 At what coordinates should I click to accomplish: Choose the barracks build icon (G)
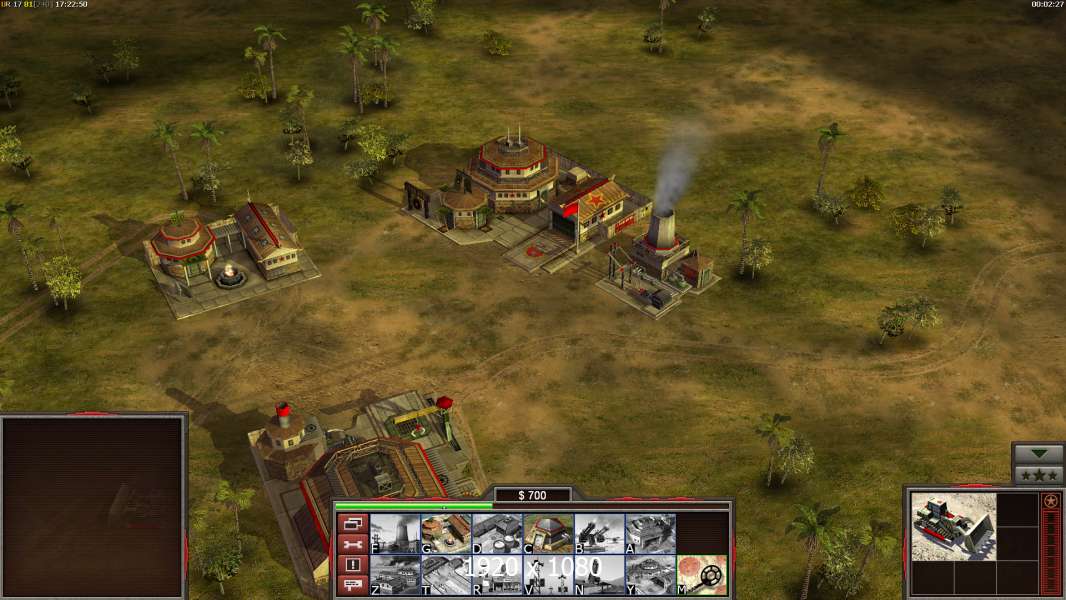[x=446, y=534]
